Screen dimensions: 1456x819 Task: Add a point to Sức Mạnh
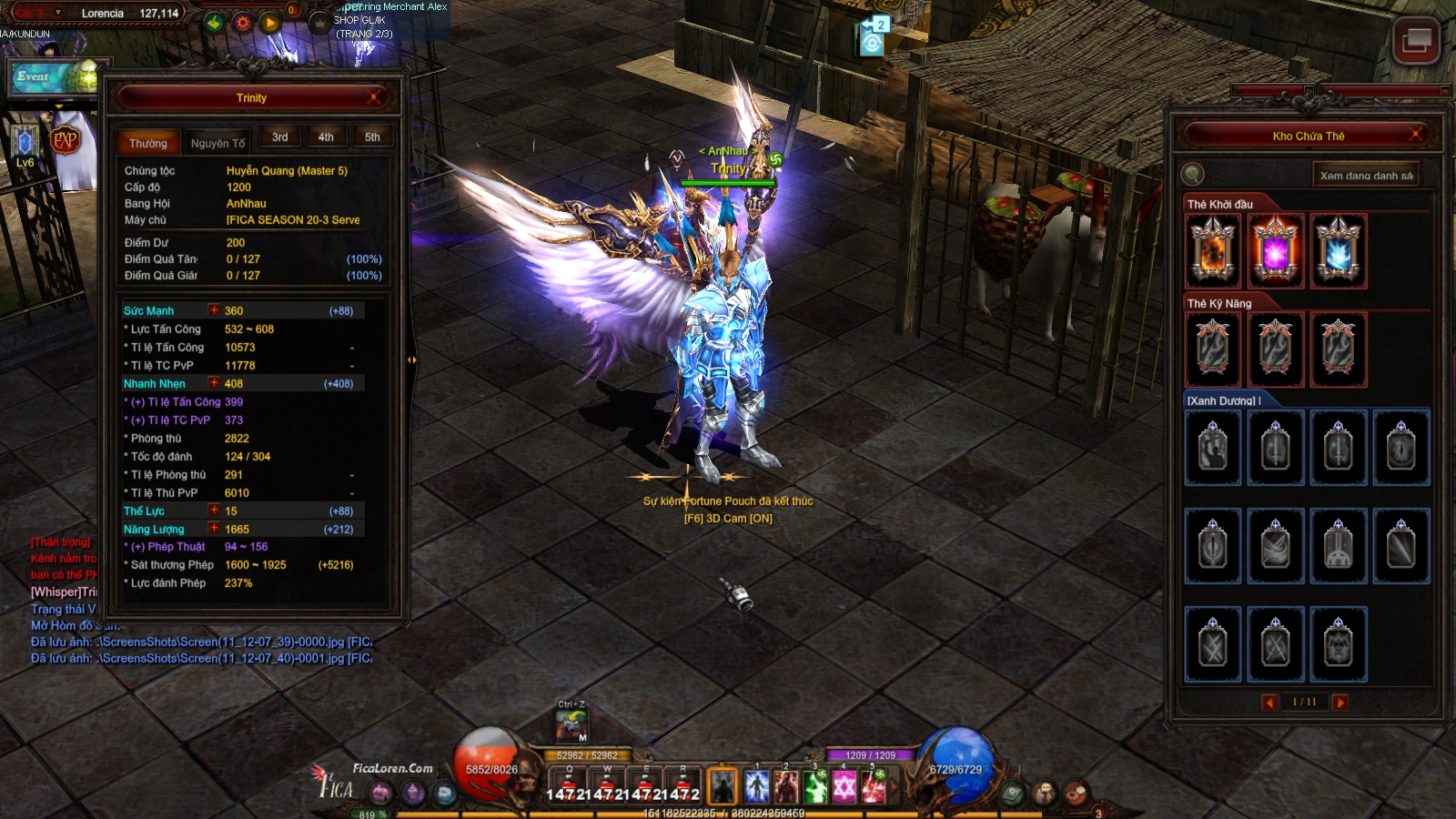(214, 310)
